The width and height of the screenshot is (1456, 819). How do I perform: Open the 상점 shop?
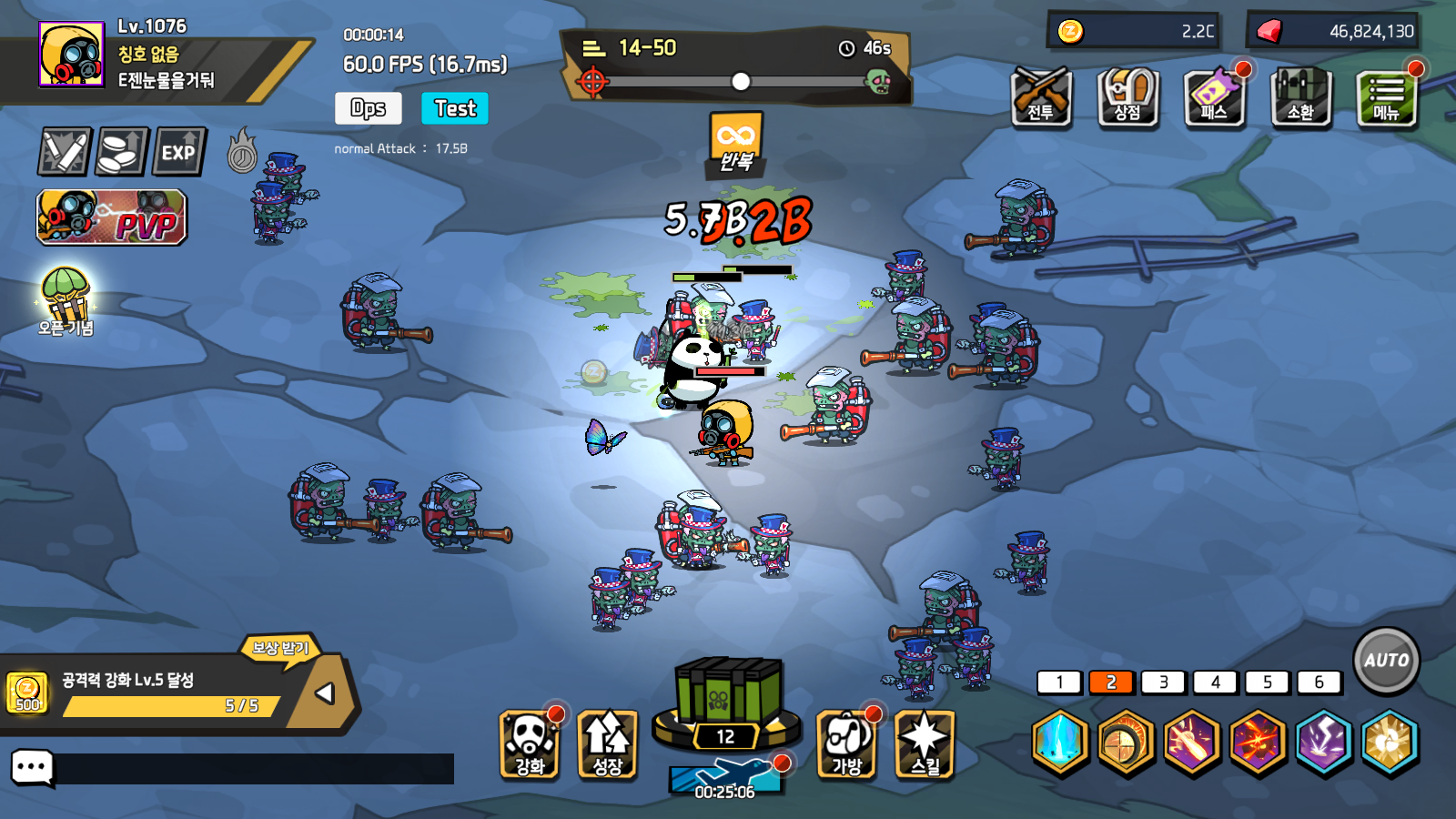(x=1127, y=96)
